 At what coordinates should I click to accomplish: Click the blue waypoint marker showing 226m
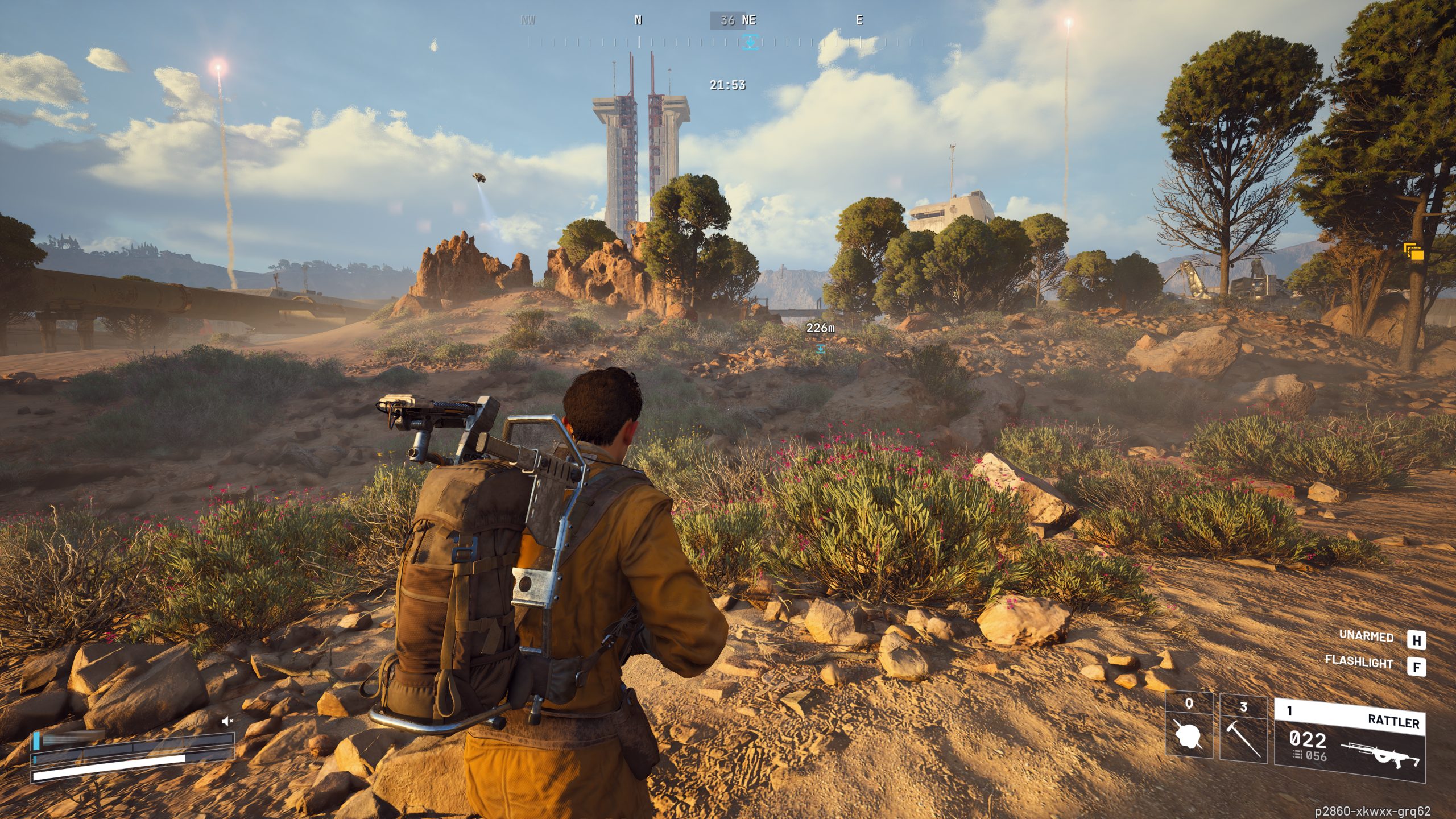[x=820, y=348]
